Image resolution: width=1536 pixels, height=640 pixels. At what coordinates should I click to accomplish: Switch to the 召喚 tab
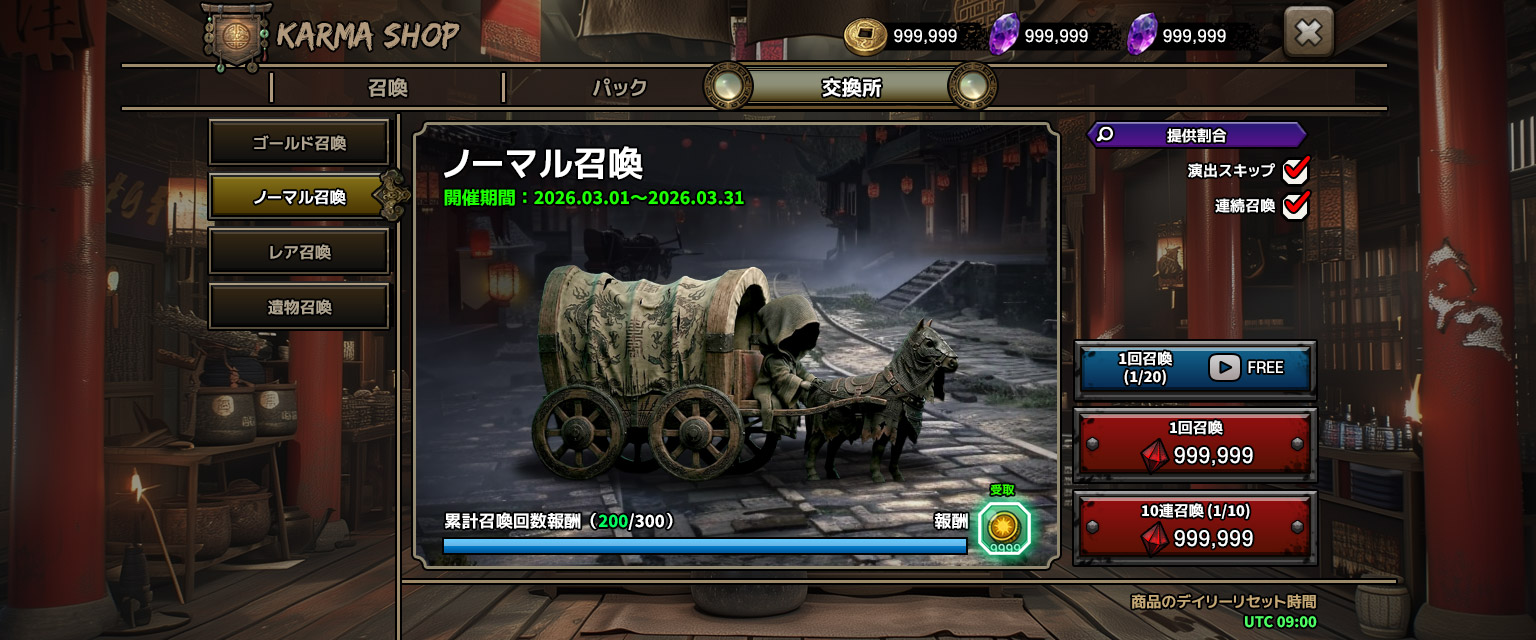coord(387,88)
